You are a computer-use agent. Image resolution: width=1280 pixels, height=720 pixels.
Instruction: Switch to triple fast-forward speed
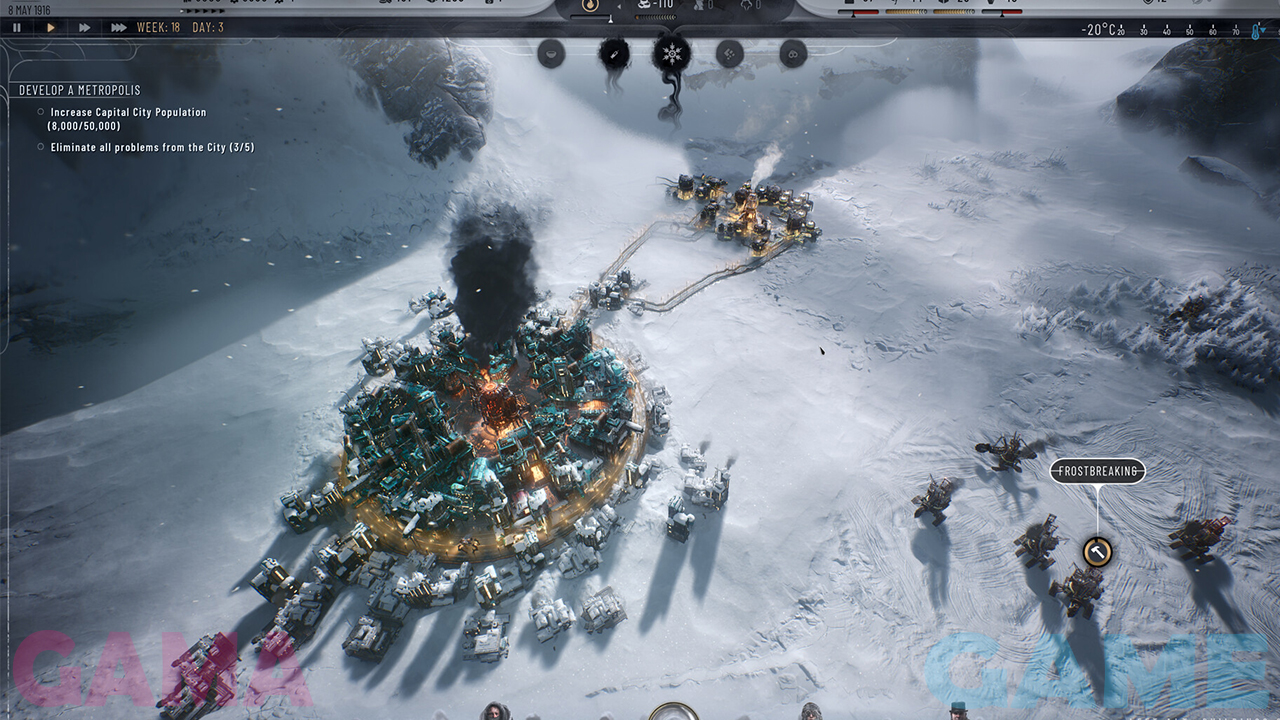tap(118, 28)
